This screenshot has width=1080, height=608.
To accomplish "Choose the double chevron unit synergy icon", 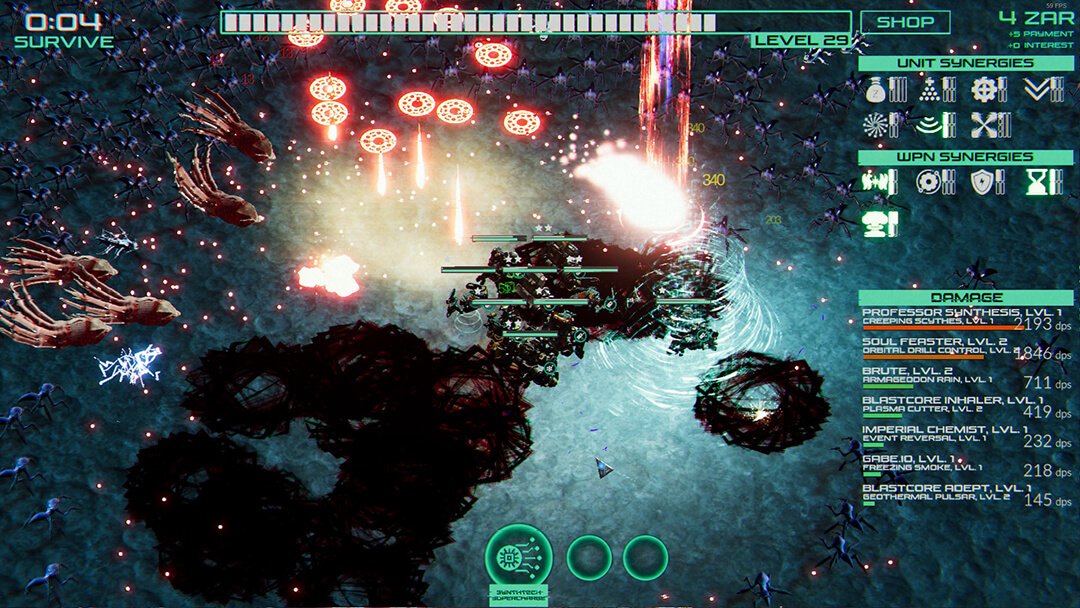I will [x=1038, y=90].
